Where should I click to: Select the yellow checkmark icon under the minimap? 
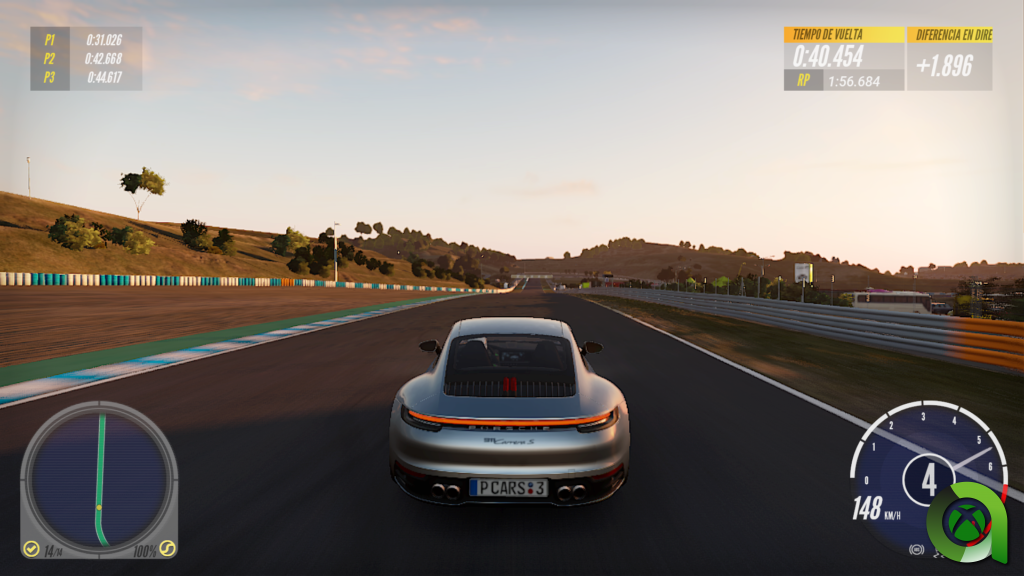pyautogui.click(x=32, y=549)
